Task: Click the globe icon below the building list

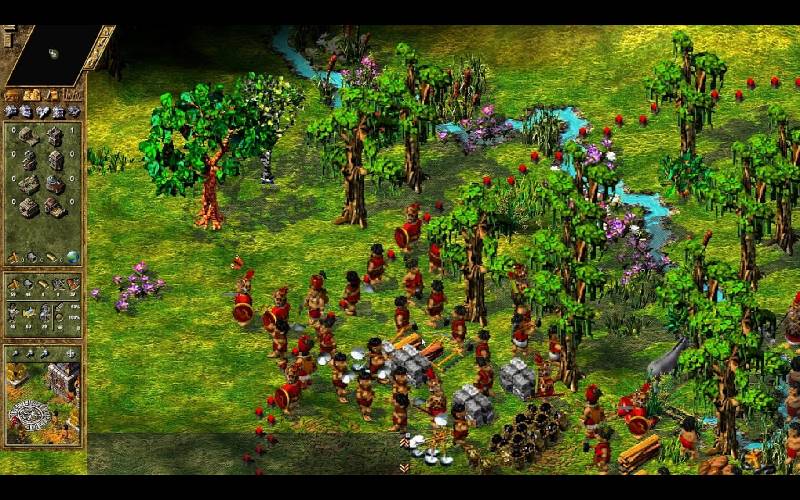Action: [x=72, y=257]
